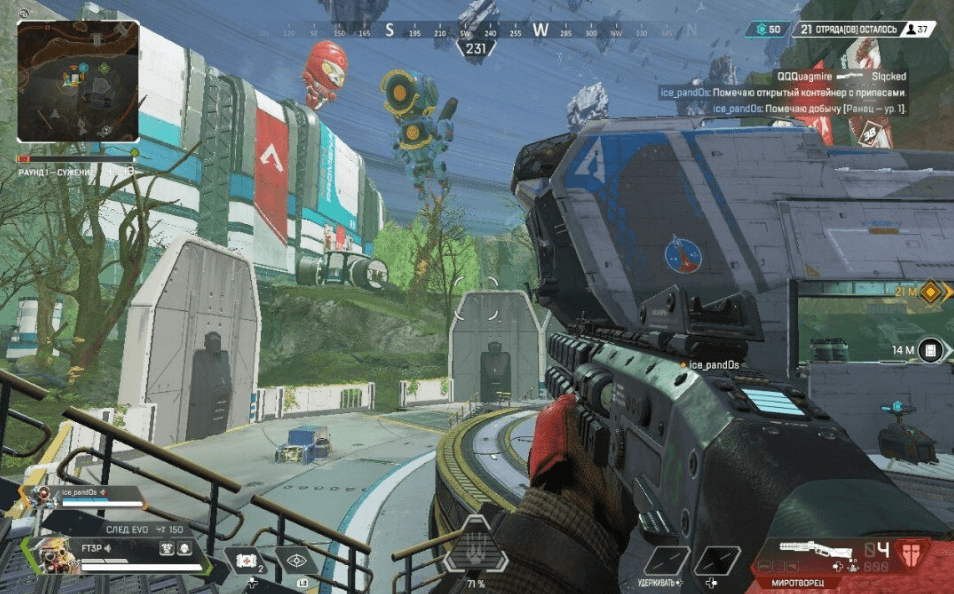Click the 14 M white loot ping marker

coord(931,350)
